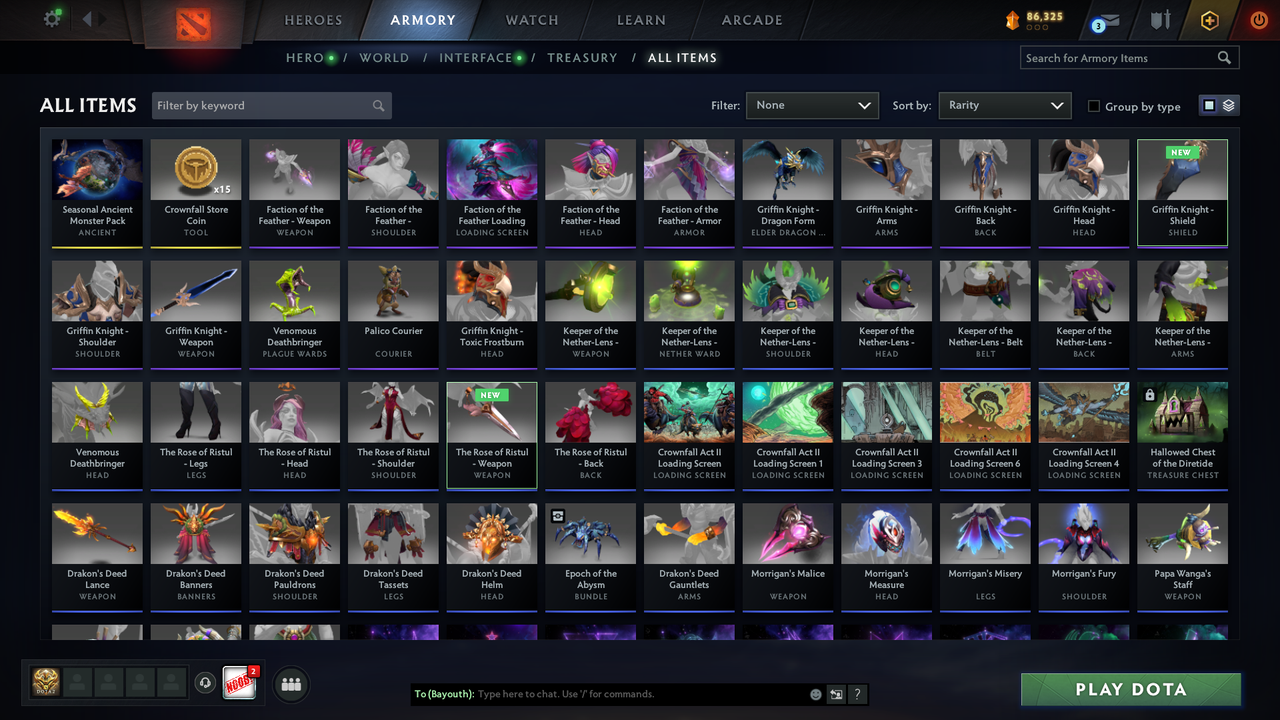
Task: Click the PLAY DOTA button
Action: click(x=1130, y=689)
